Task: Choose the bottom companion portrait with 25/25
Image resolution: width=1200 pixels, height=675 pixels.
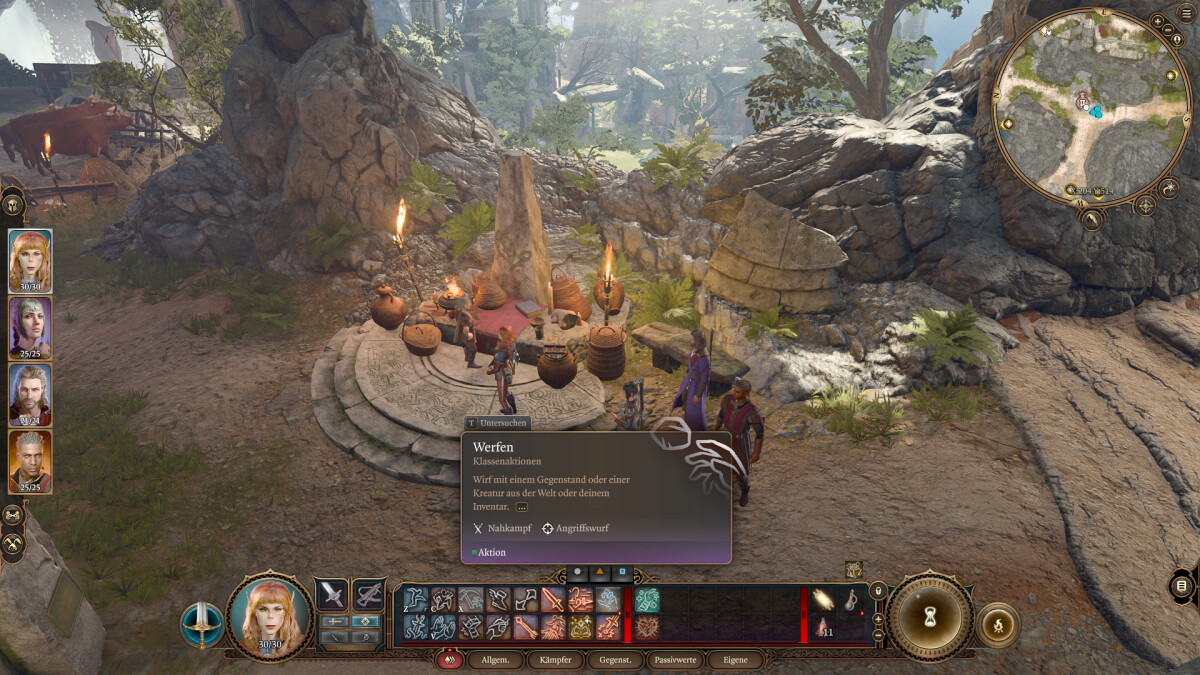Action: click(x=30, y=460)
